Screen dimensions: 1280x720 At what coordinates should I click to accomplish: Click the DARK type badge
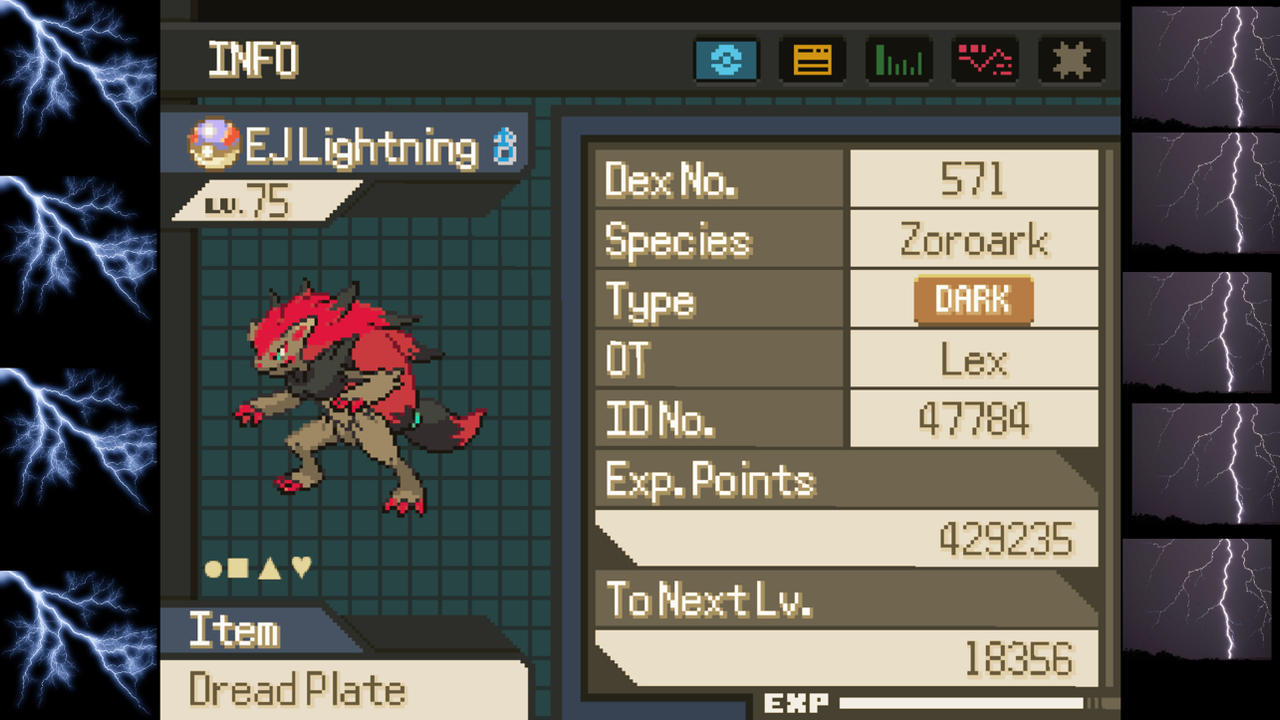click(x=972, y=299)
